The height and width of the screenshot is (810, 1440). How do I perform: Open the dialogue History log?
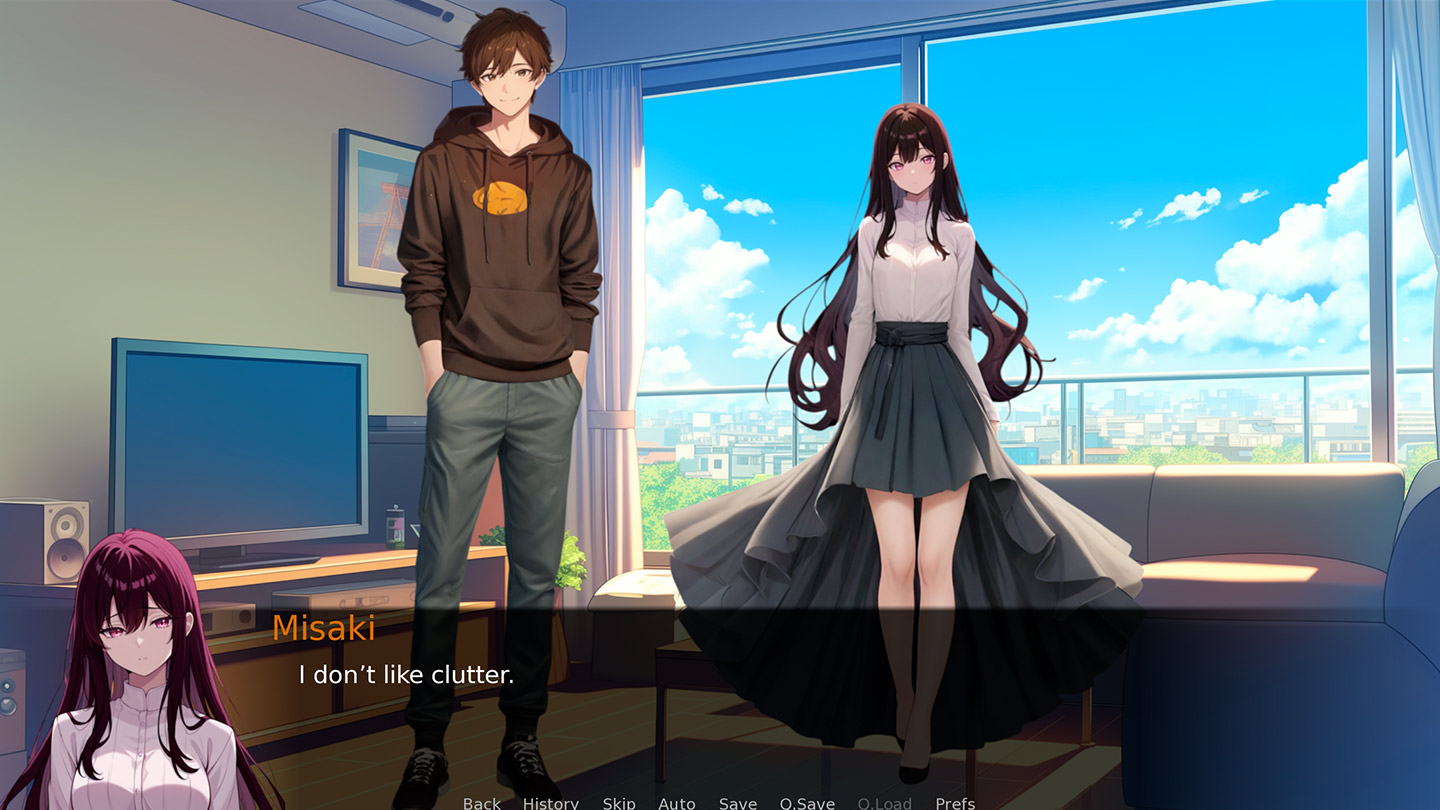550,803
